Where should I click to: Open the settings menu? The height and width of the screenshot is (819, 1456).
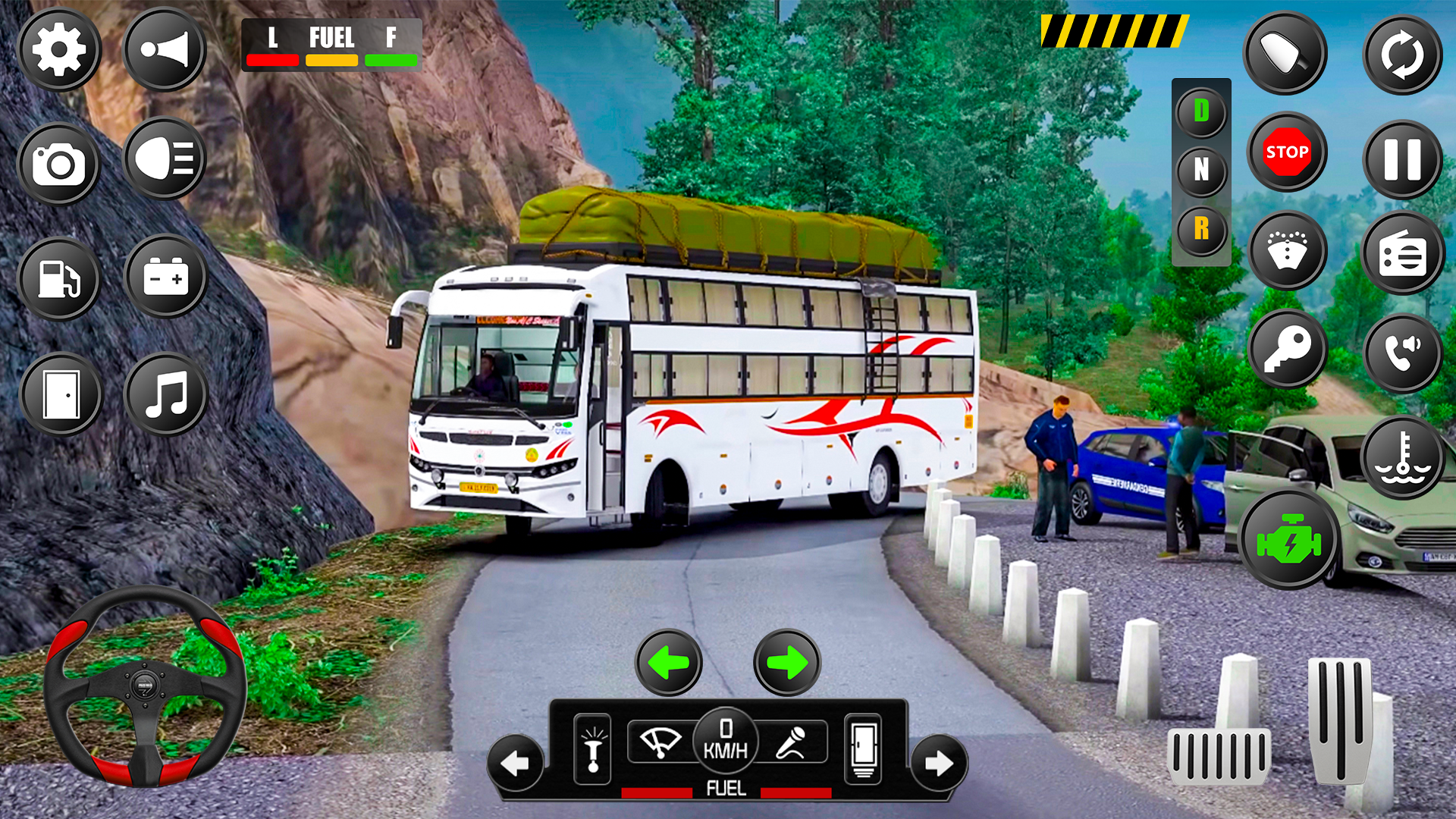59,49
